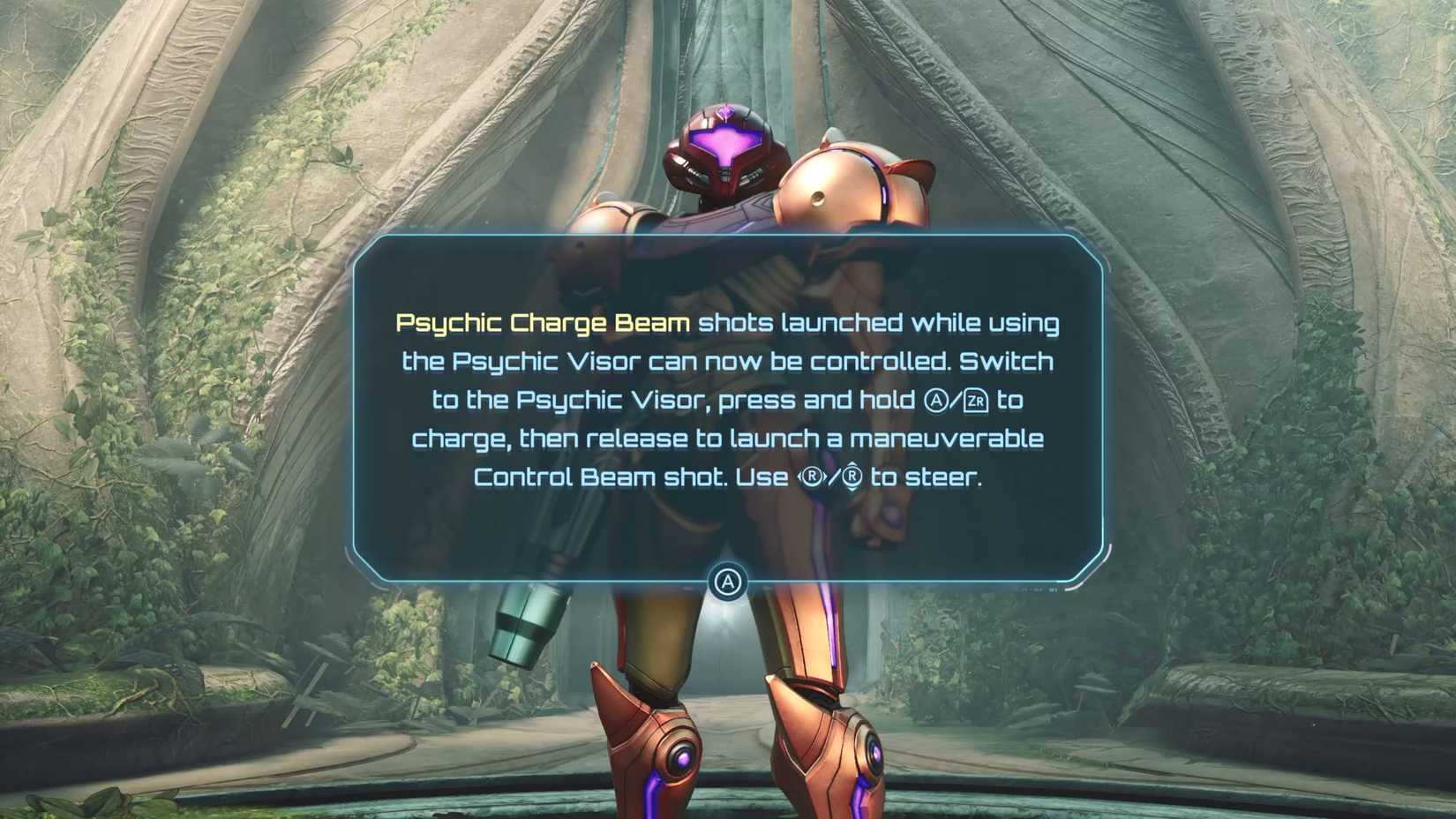Click the circled A confirm prompt below the dialog
This screenshot has height=819, width=1456.
click(x=728, y=582)
